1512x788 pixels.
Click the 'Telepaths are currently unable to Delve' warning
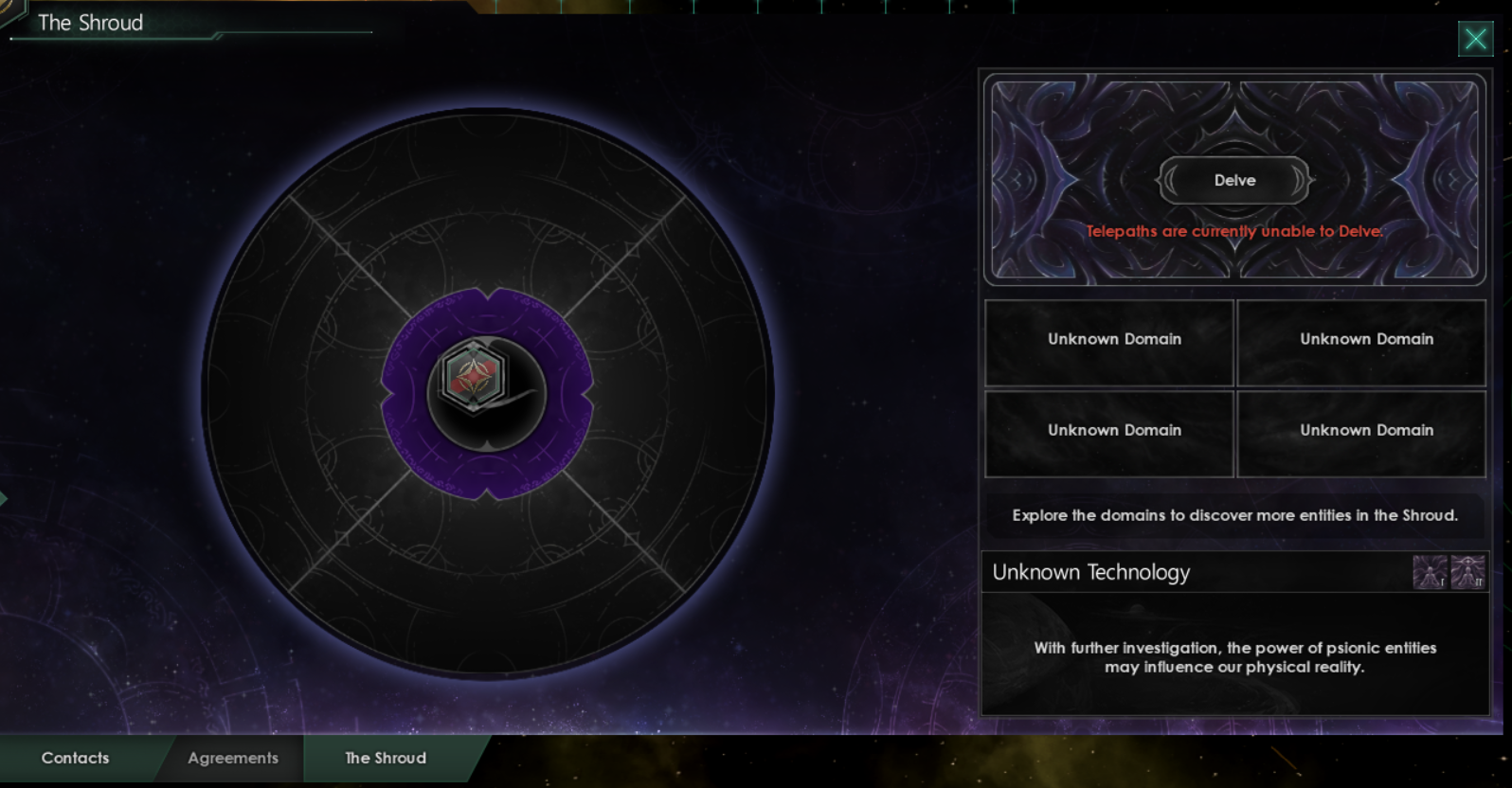[x=1233, y=231]
